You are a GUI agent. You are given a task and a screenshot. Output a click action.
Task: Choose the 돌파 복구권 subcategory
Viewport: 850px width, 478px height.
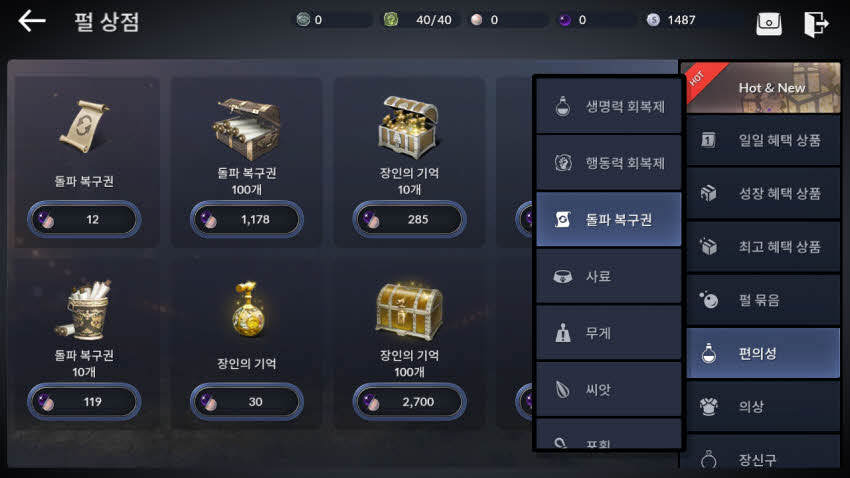coord(608,219)
